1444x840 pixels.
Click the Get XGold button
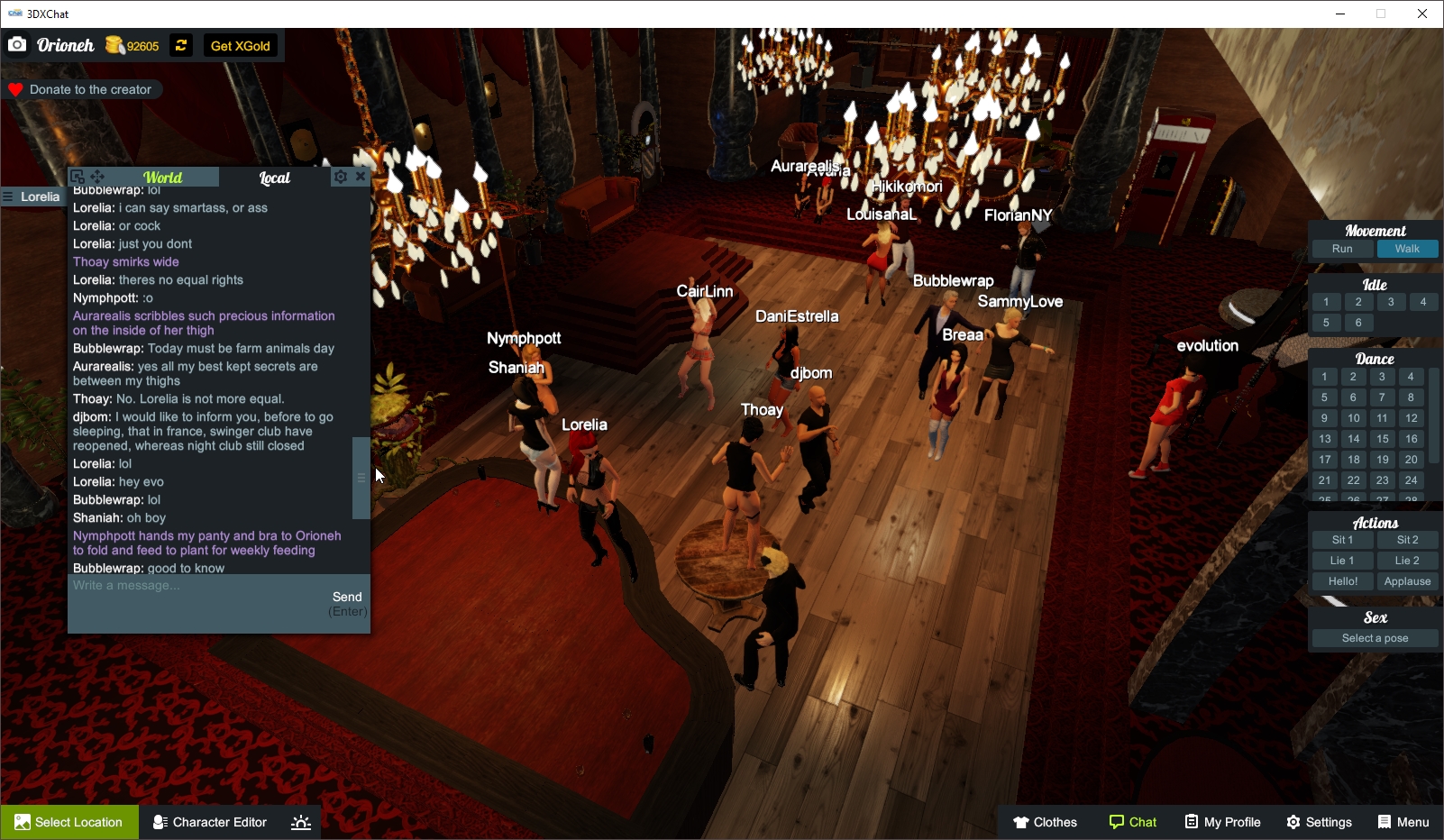pos(240,45)
